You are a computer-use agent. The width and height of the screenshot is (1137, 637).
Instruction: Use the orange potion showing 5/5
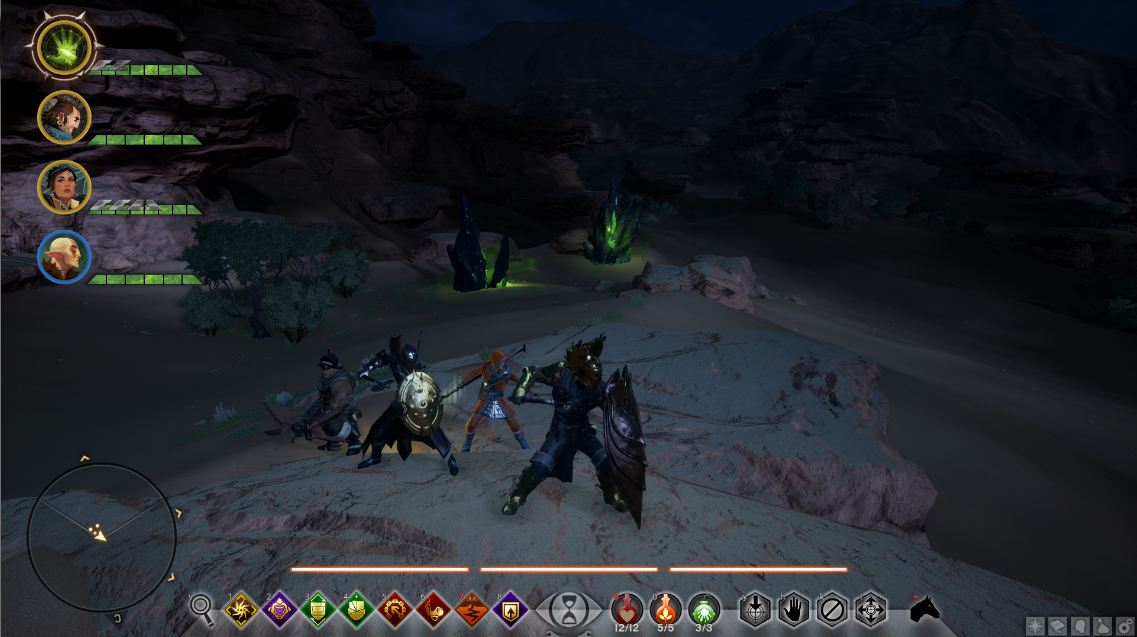point(666,606)
